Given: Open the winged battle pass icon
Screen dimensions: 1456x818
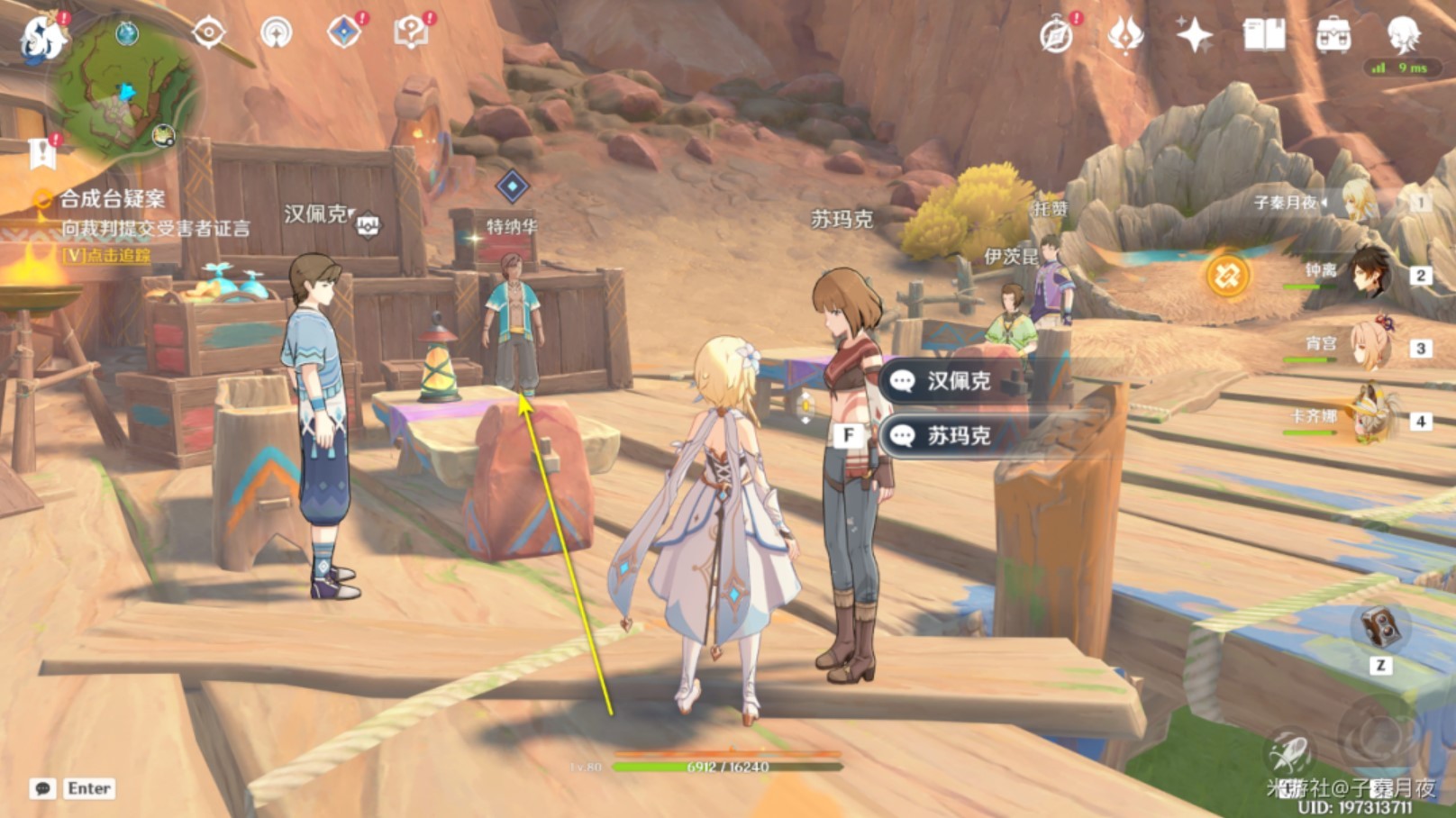Looking at the screenshot, I should tap(1125, 36).
